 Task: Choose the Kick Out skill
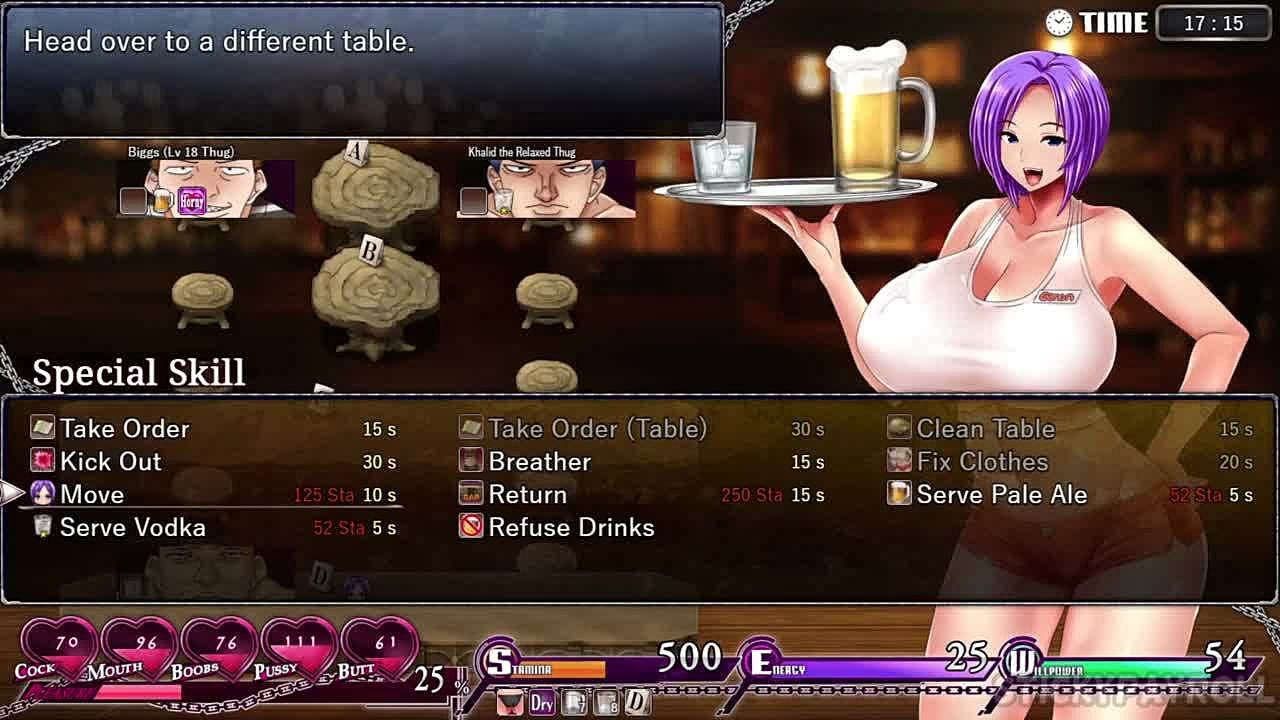pyautogui.click(x=110, y=462)
